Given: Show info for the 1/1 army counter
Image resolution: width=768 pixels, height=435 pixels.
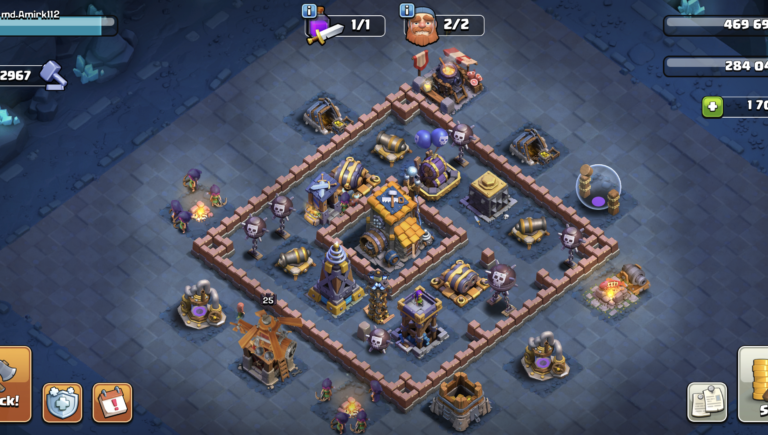Looking at the screenshot, I should click(309, 11).
